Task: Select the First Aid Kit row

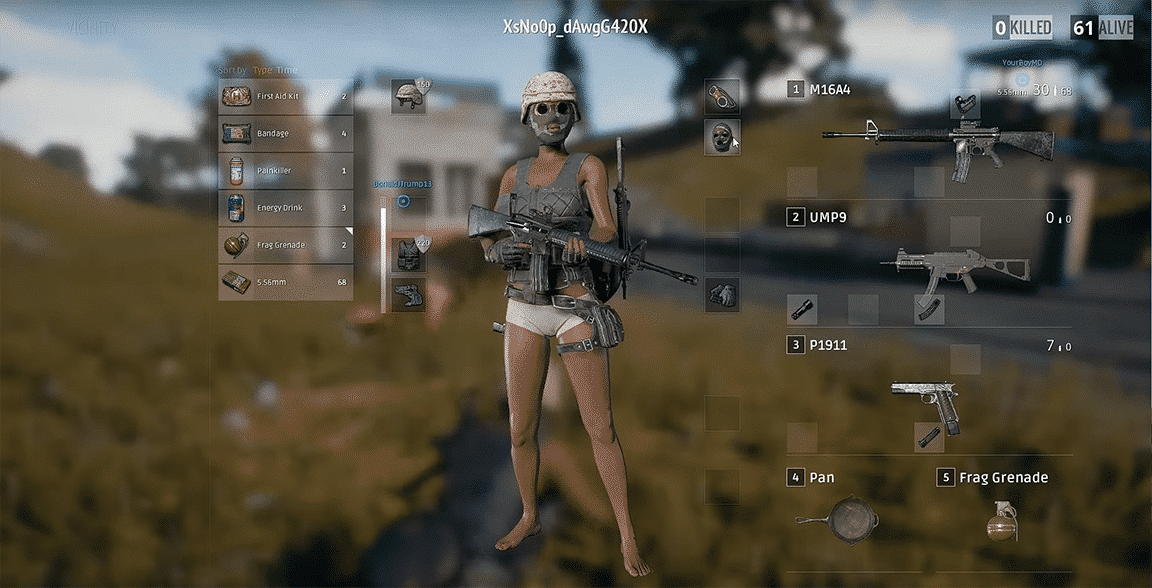Action: click(285, 96)
